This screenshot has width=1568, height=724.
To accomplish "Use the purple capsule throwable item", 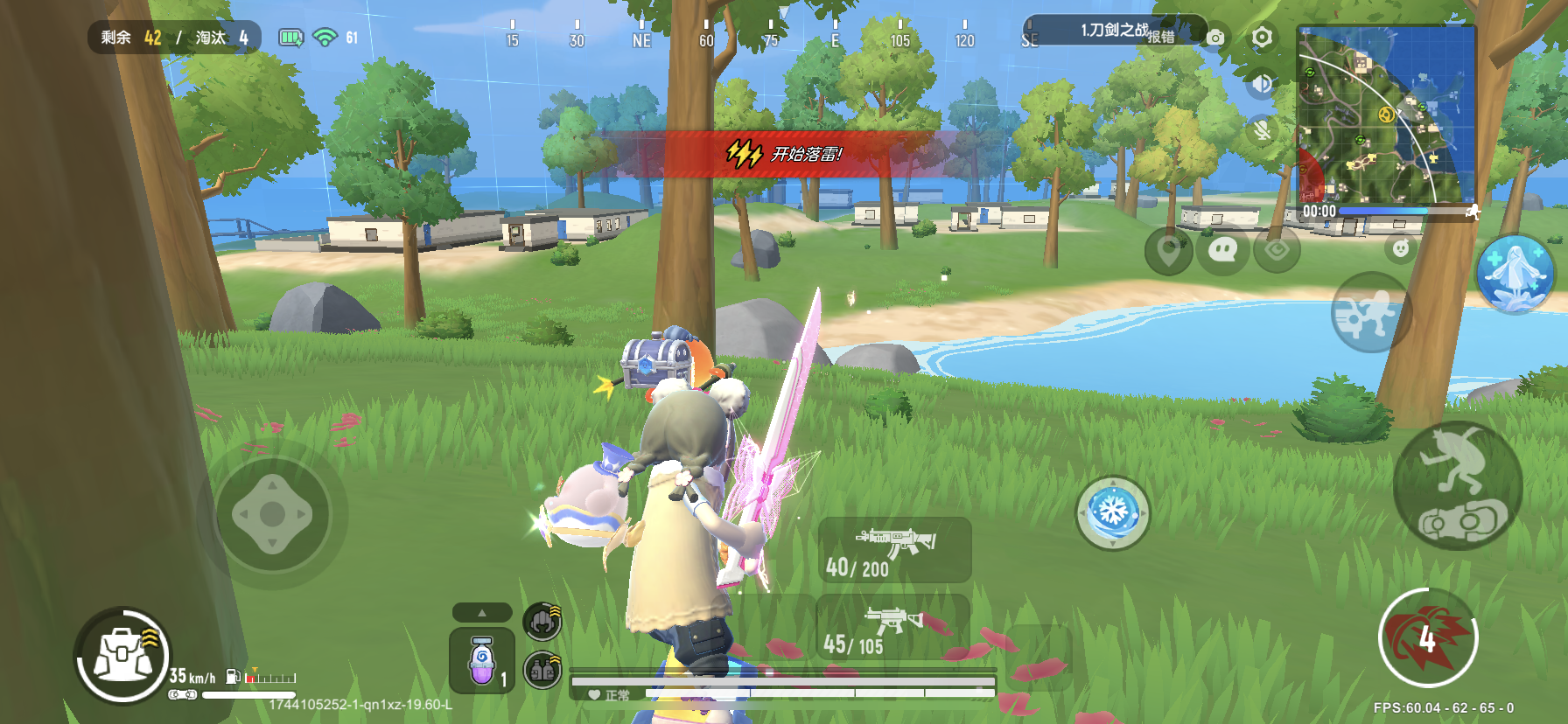I will click(x=481, y=662).
